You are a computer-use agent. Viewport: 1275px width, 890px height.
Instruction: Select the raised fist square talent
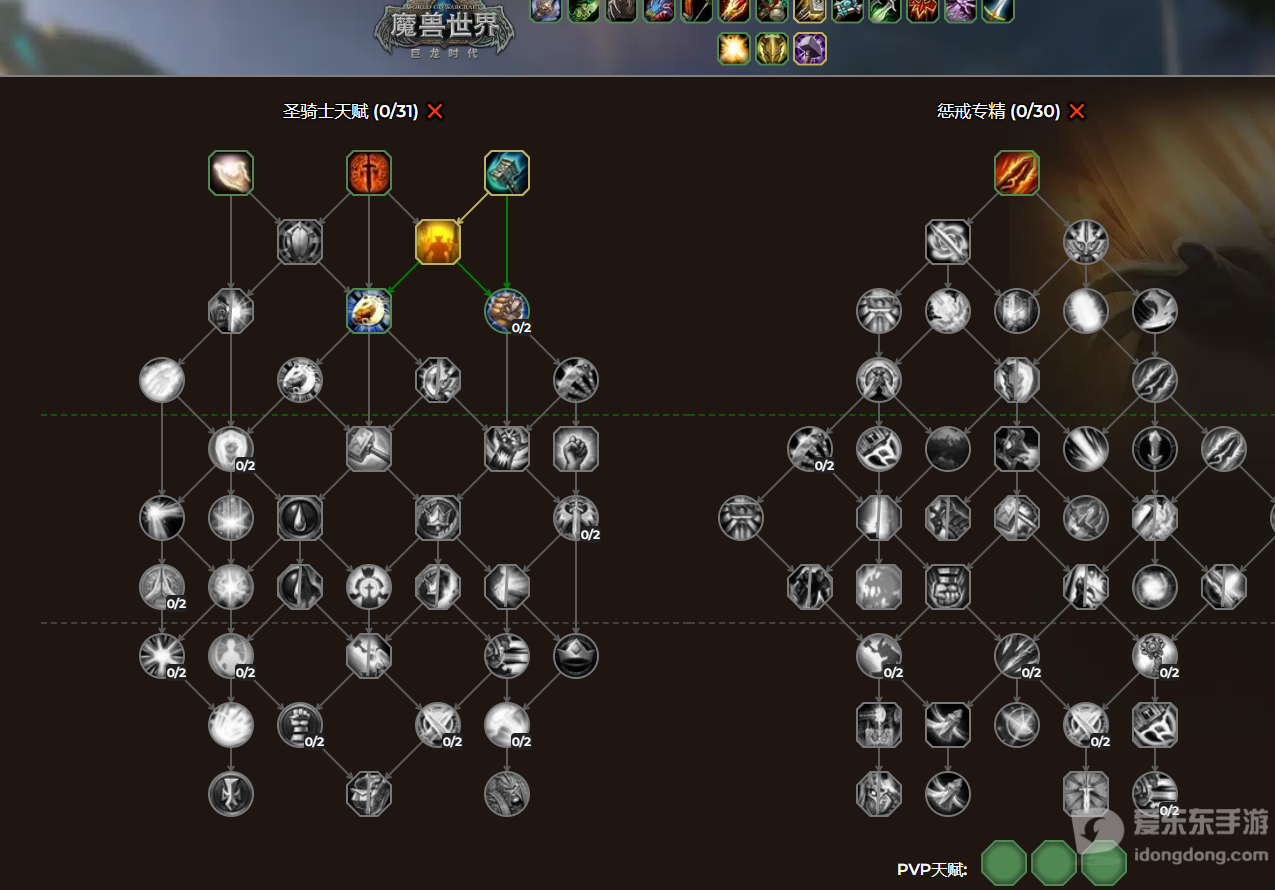coord(576,449)
